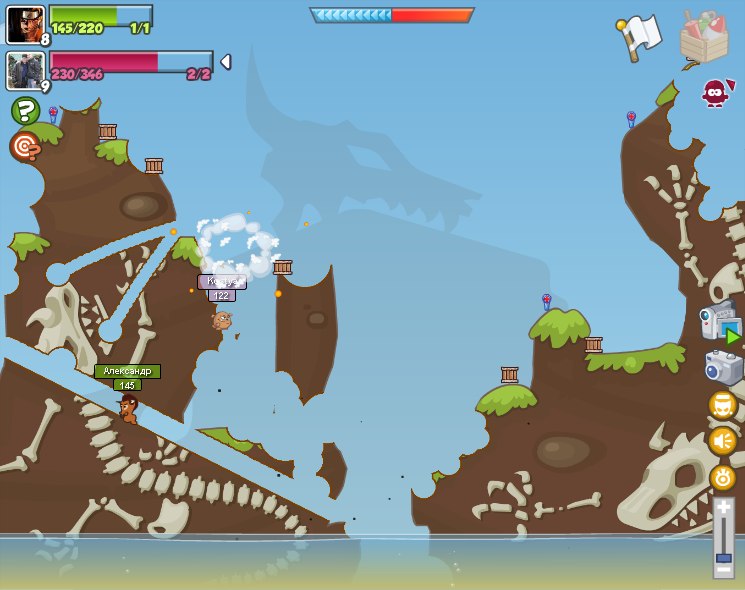Click the white arrow beside the red health bar
745x590 pixels.
[x=225, y=62]
